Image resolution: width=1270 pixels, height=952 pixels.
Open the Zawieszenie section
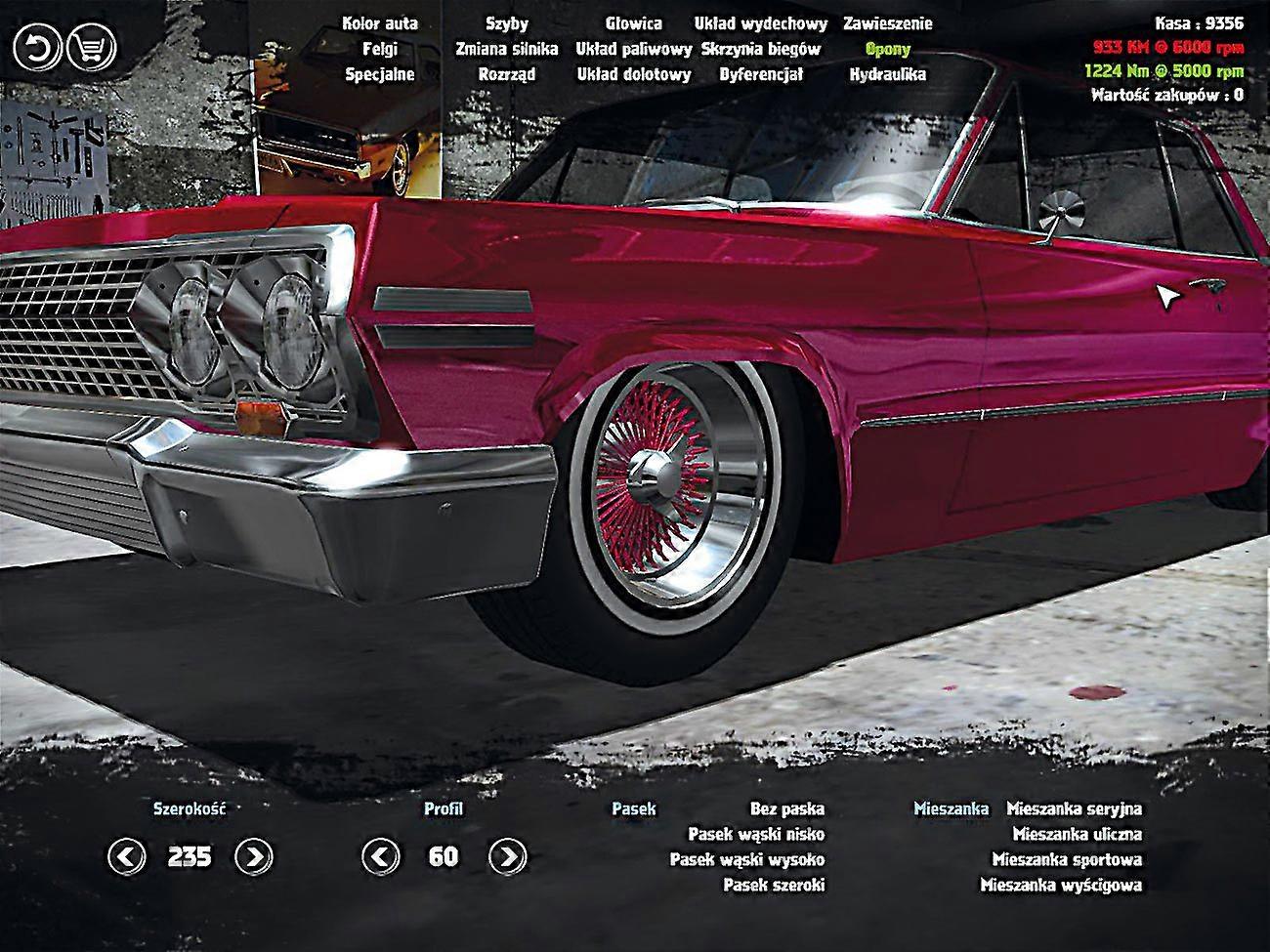[887, 23]
